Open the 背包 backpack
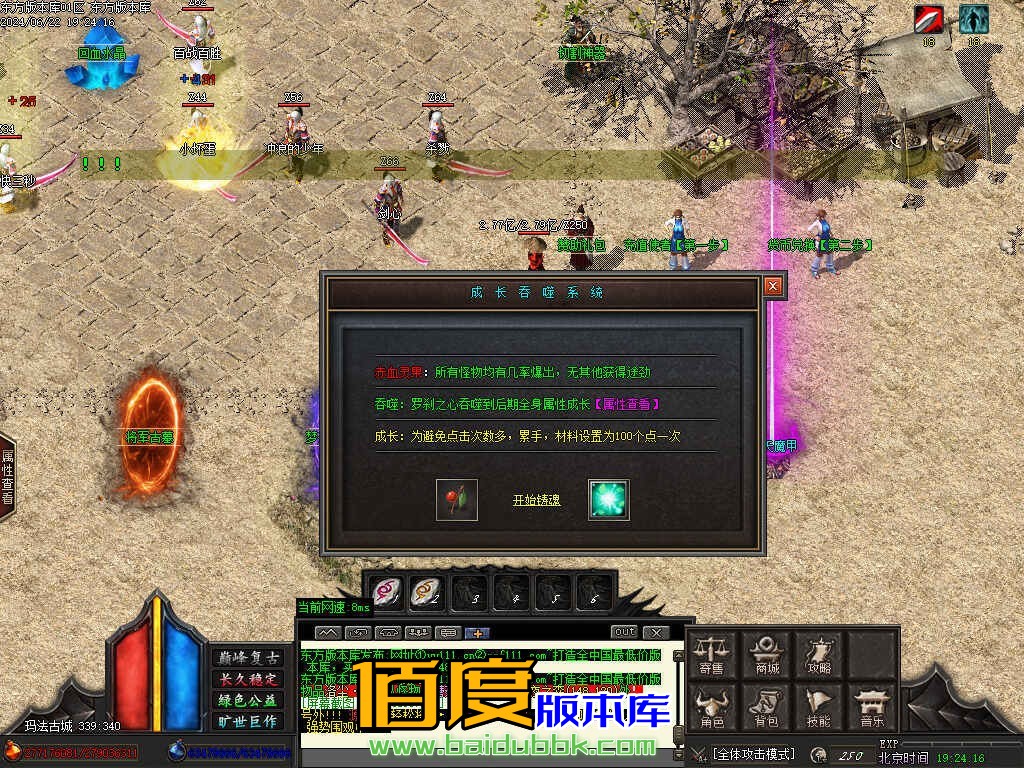1024x768 pixels. click(x=766, y=707)
